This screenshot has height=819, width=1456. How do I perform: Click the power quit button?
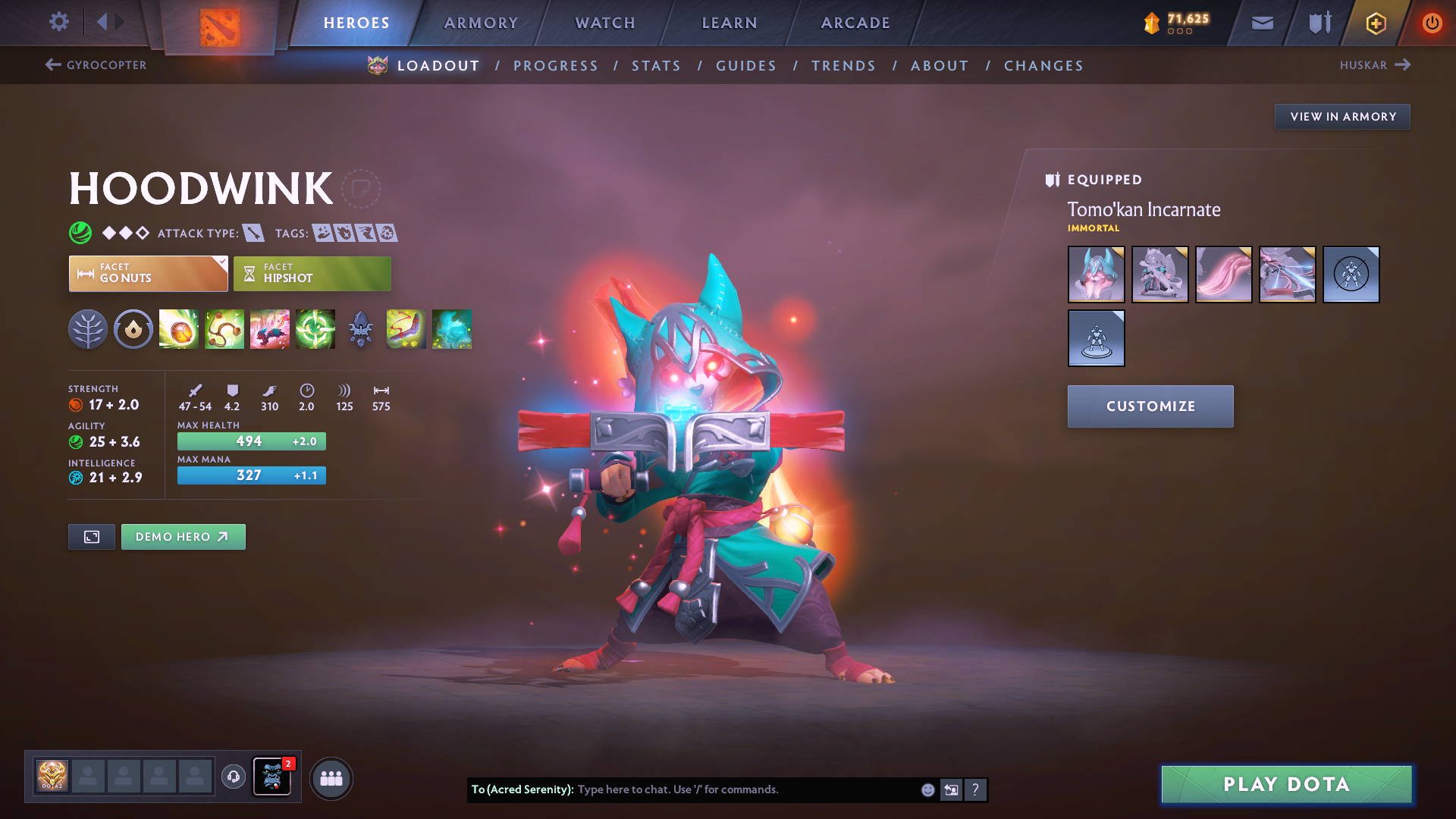coord(1432,23)
